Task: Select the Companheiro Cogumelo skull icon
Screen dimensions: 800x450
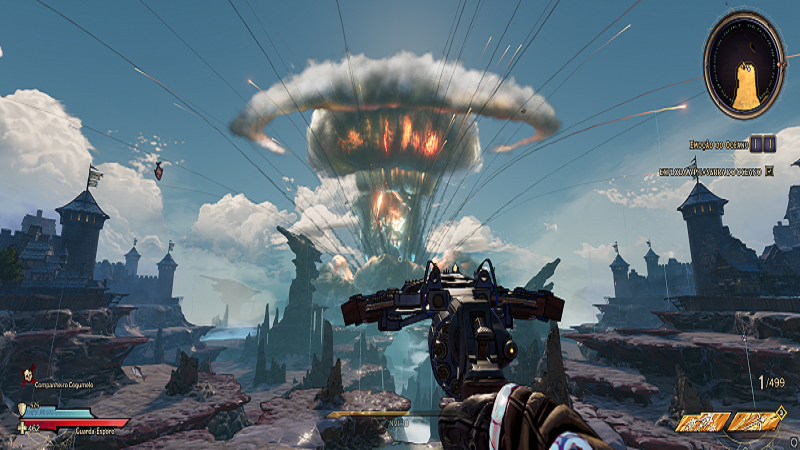Action: point(28,375)
